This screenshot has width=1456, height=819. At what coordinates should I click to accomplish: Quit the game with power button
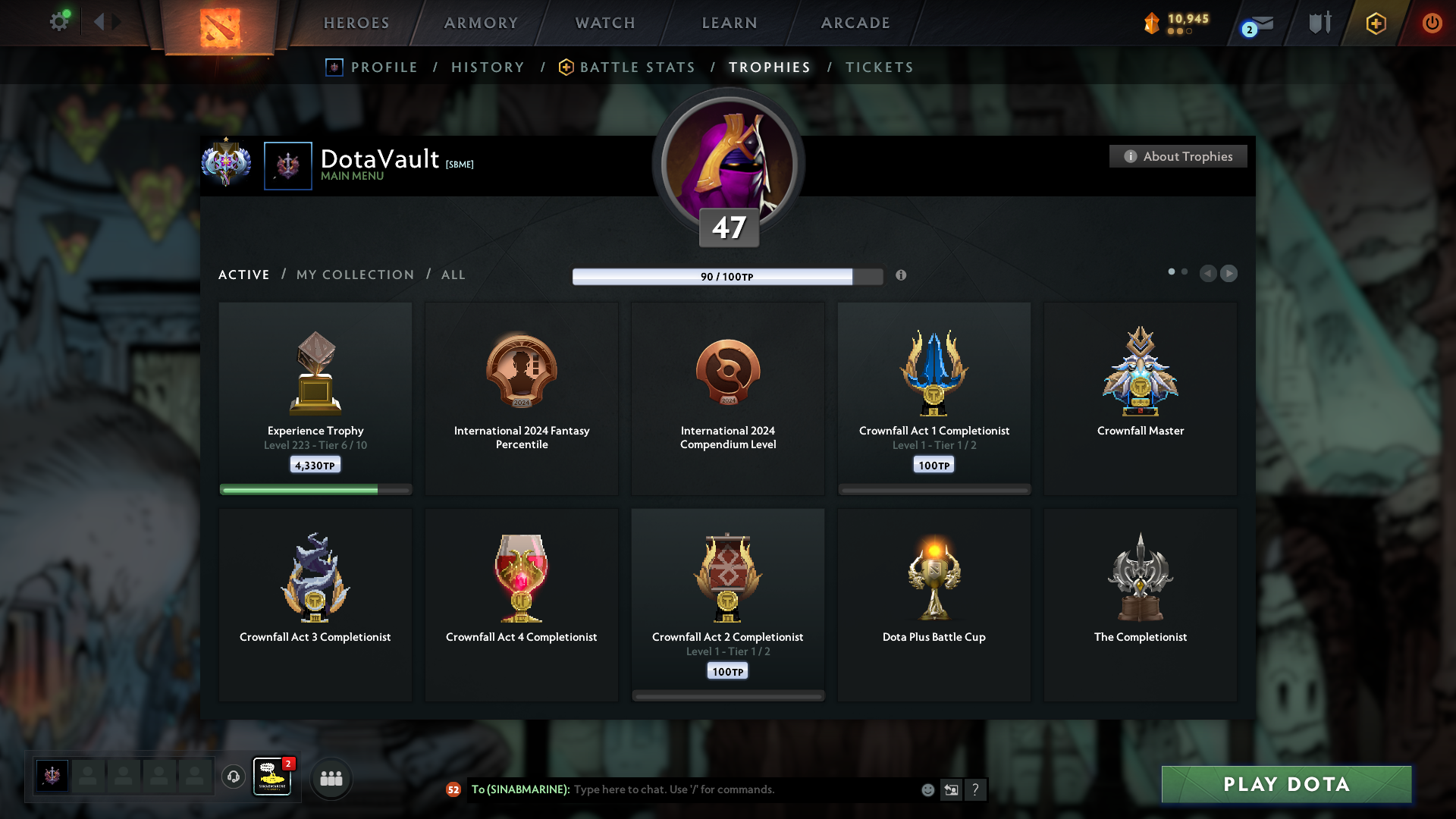click(x=1432, y=23)
